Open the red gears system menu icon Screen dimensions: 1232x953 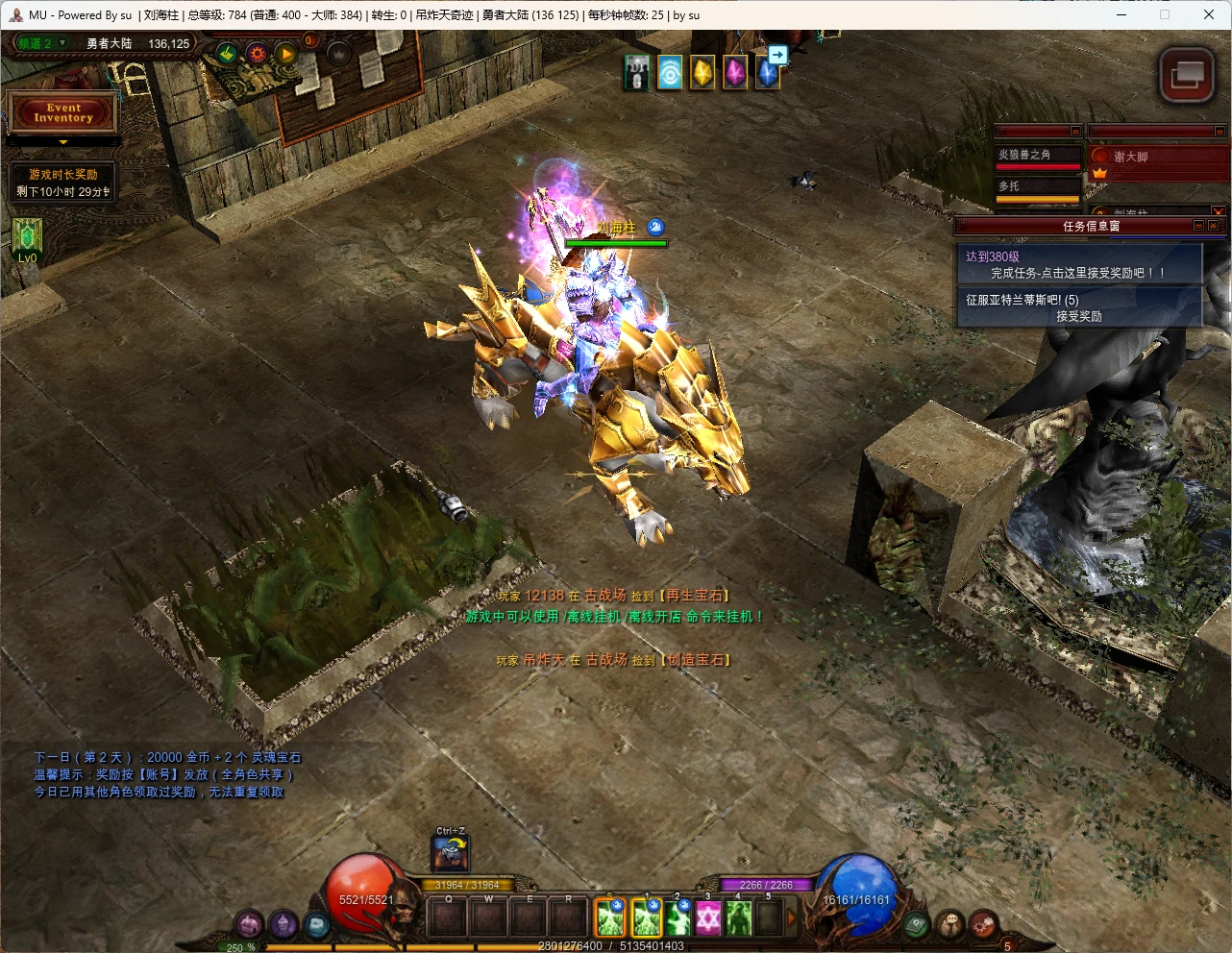[x=982, y=924]
